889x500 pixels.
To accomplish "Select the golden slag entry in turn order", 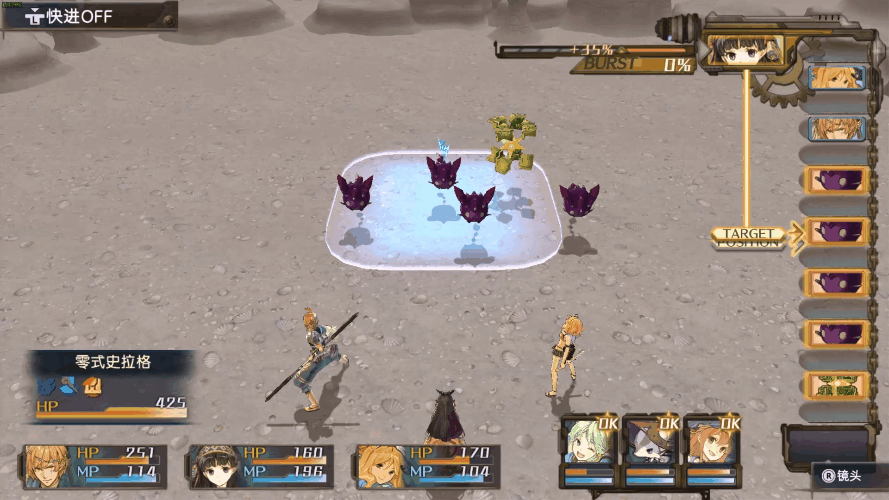I will (x=836, y=385).
